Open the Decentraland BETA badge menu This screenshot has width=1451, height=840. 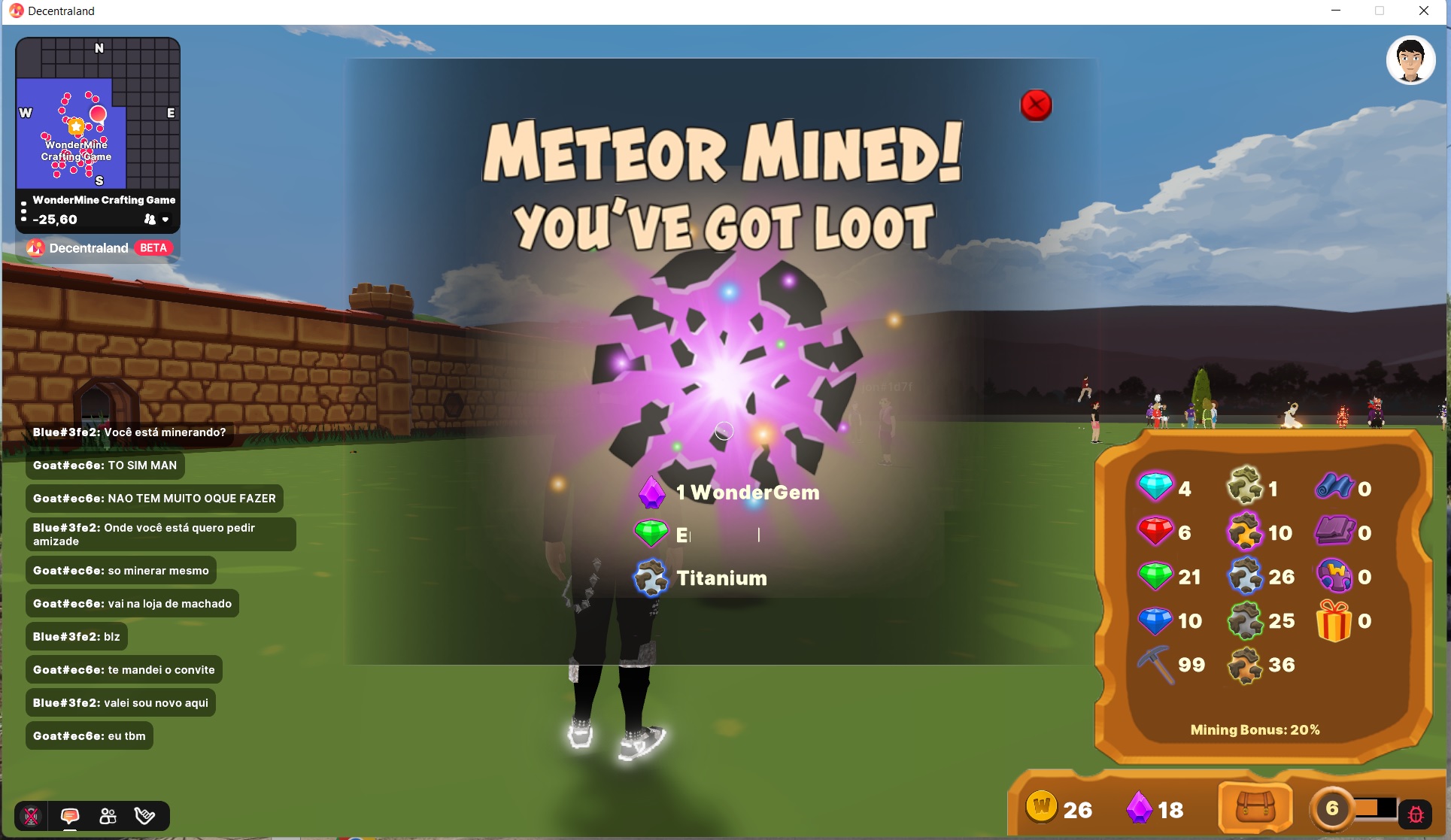[153, 247]
